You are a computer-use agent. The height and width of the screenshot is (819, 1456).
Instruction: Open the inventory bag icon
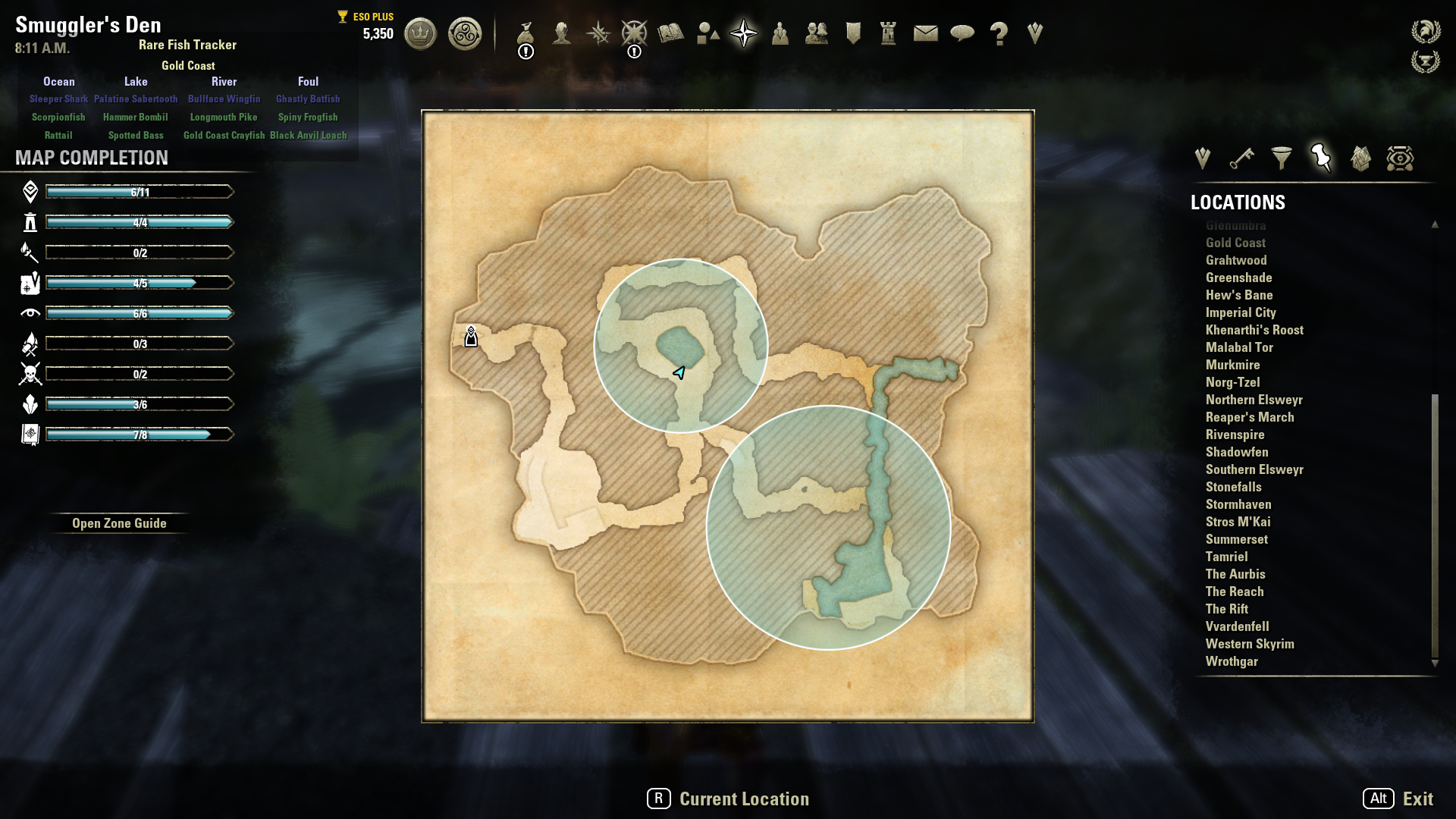coord(526,33)
